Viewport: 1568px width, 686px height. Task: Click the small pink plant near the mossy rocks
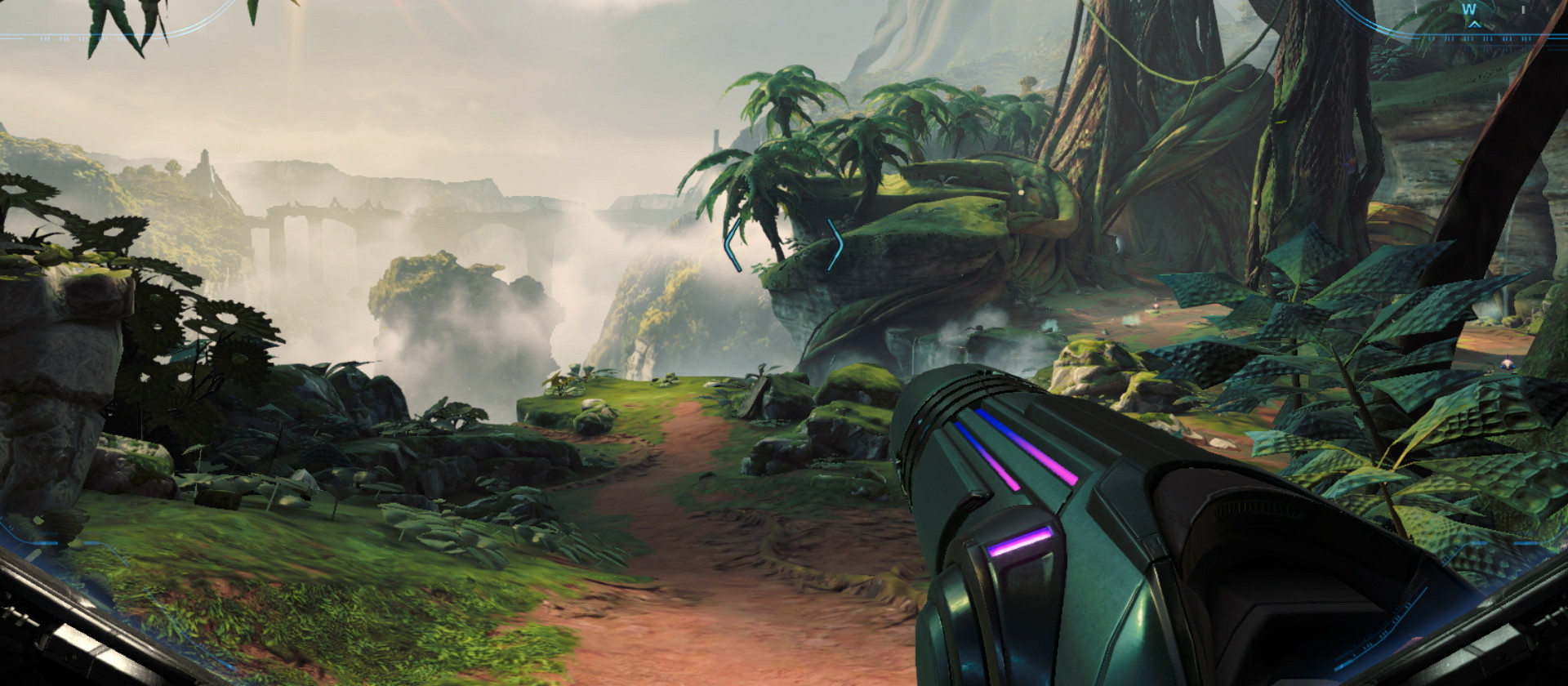(1155, 305)
